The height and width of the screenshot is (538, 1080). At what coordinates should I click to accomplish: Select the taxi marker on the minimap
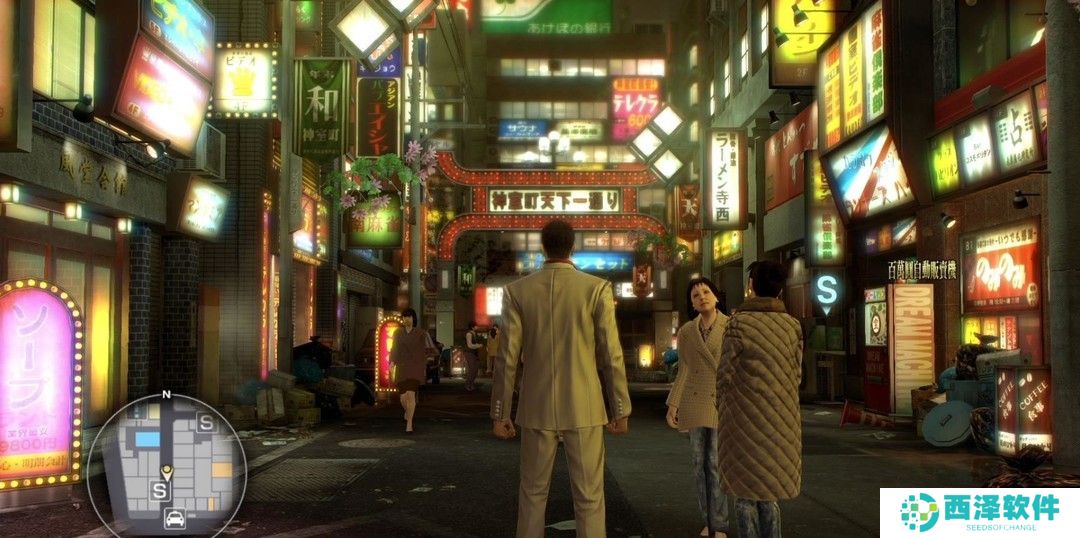point(174,518)
